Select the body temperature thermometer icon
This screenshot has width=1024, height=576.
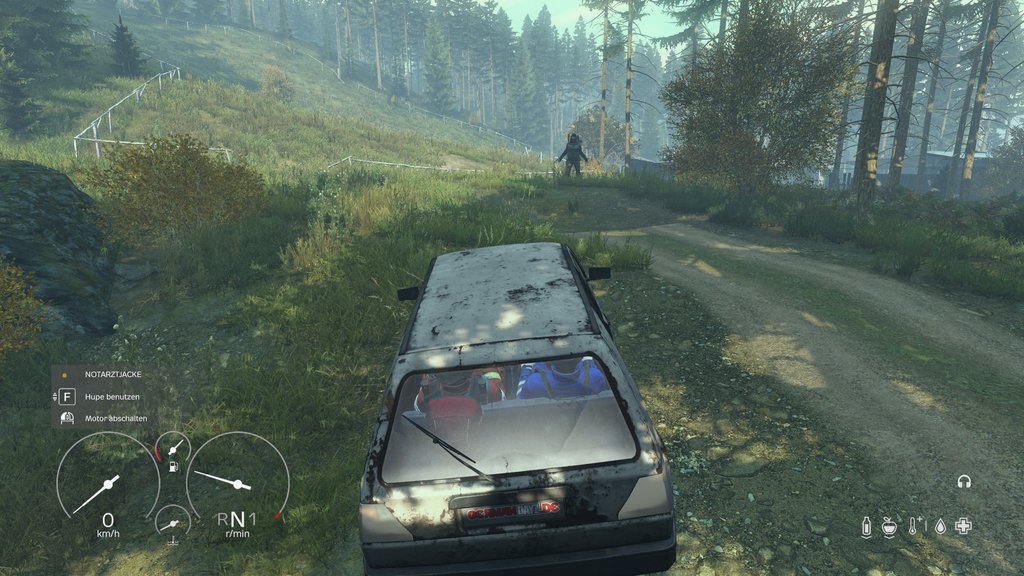914,527
